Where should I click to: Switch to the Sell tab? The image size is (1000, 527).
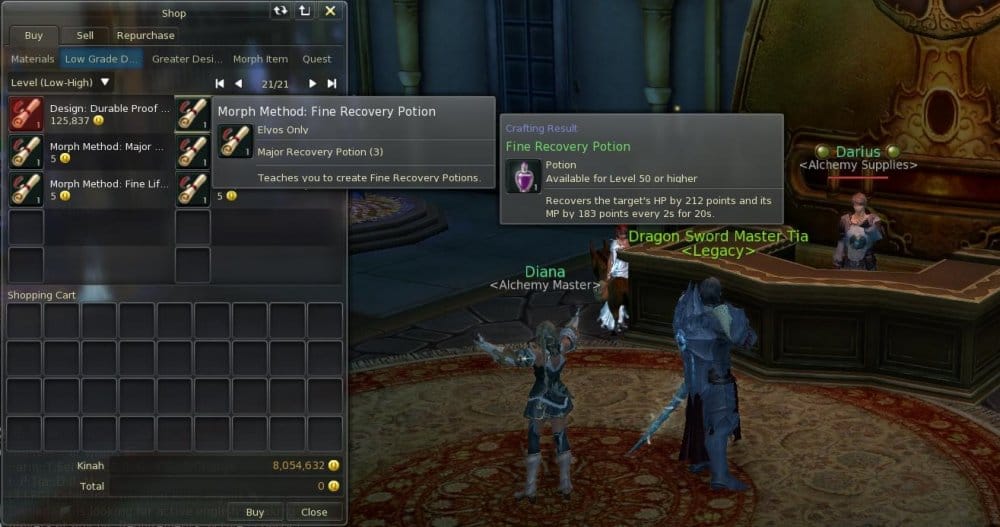[85, 36]
